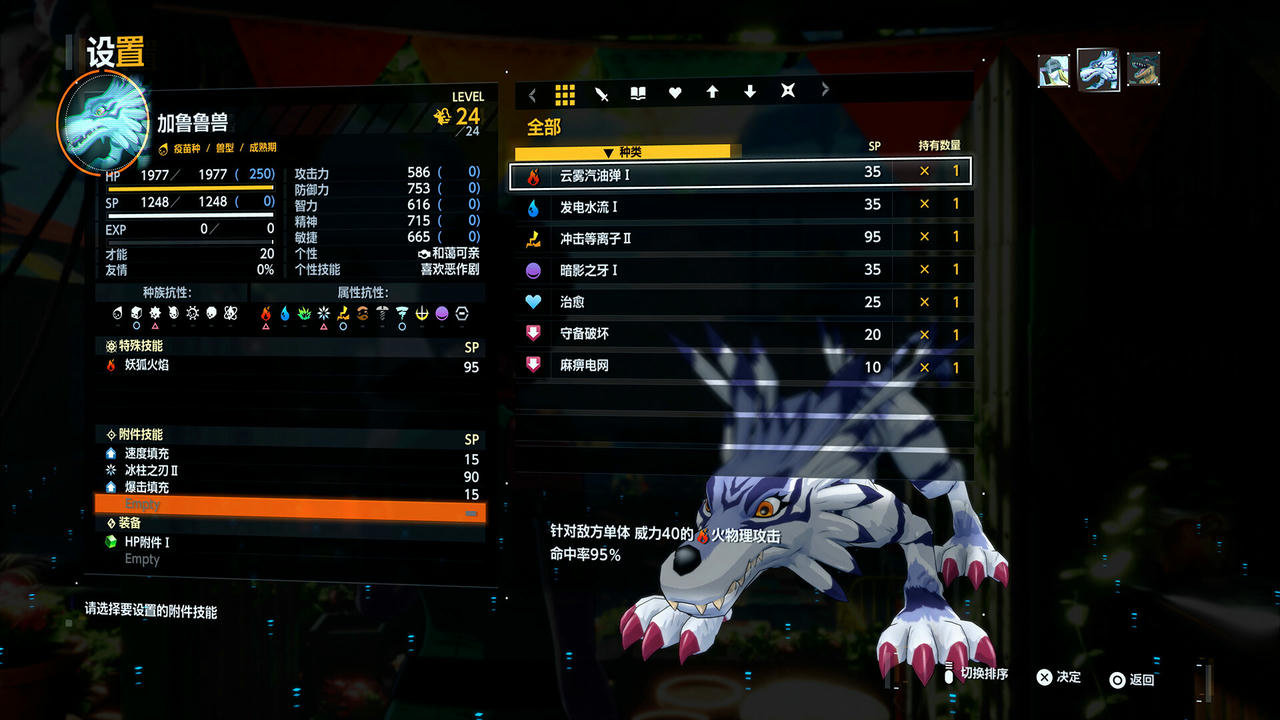Click the left chevron on the filter bar
Image resolution: width=1280 pixels, height=720 pixels.
(531, 92)
